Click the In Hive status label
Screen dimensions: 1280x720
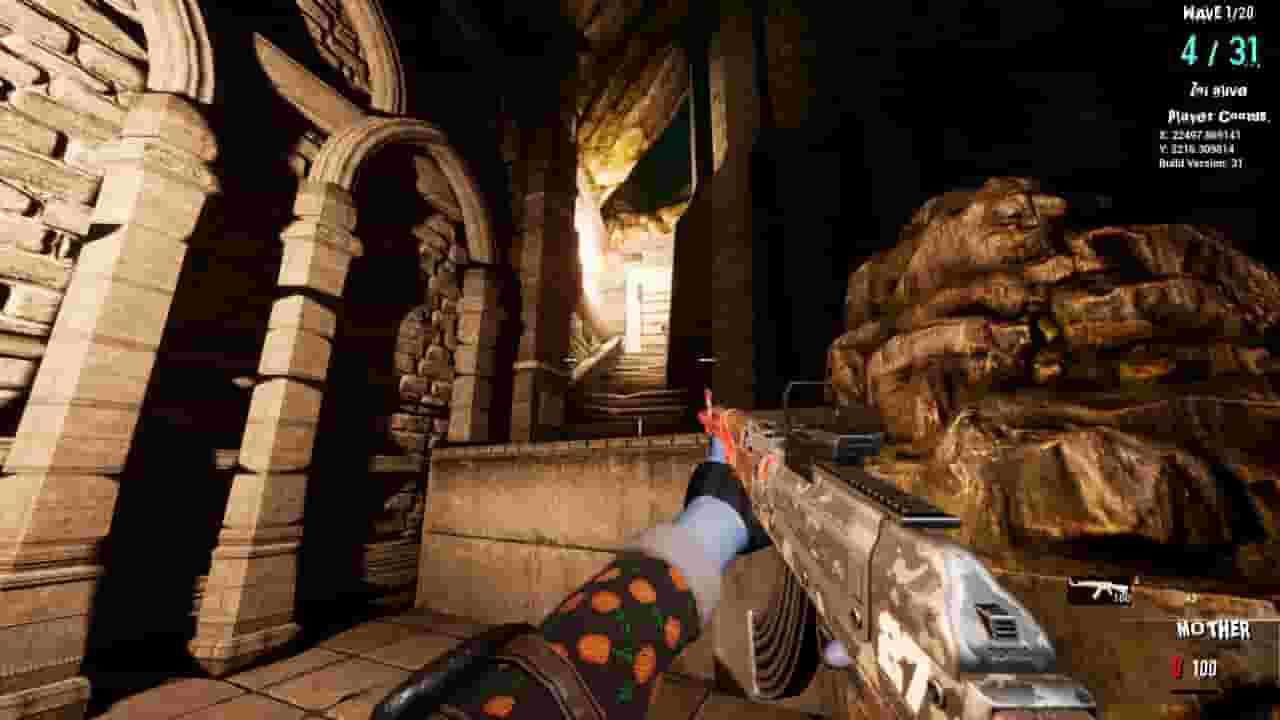(1219, 89)
